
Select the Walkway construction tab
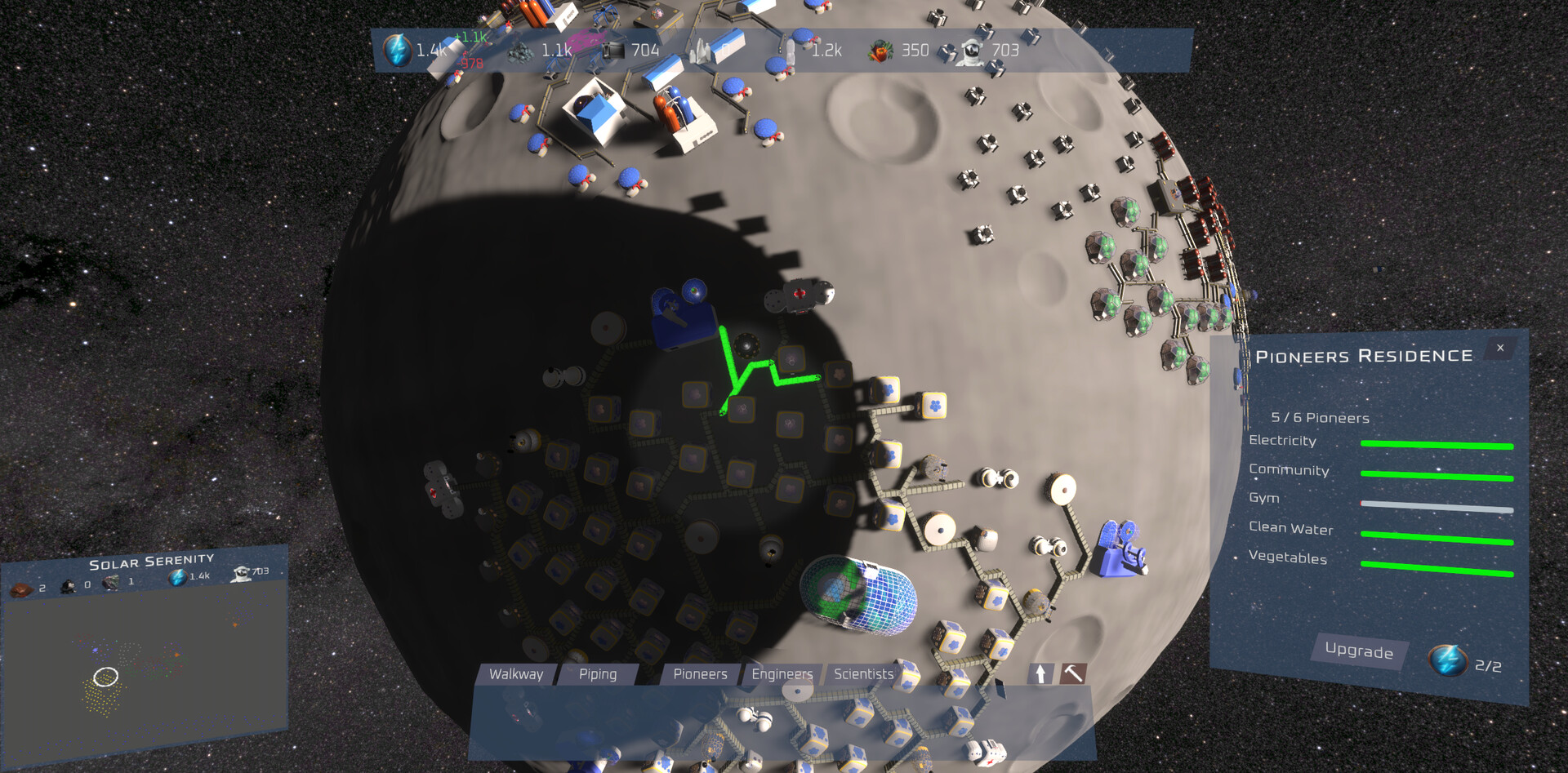[x=516, y=674]
